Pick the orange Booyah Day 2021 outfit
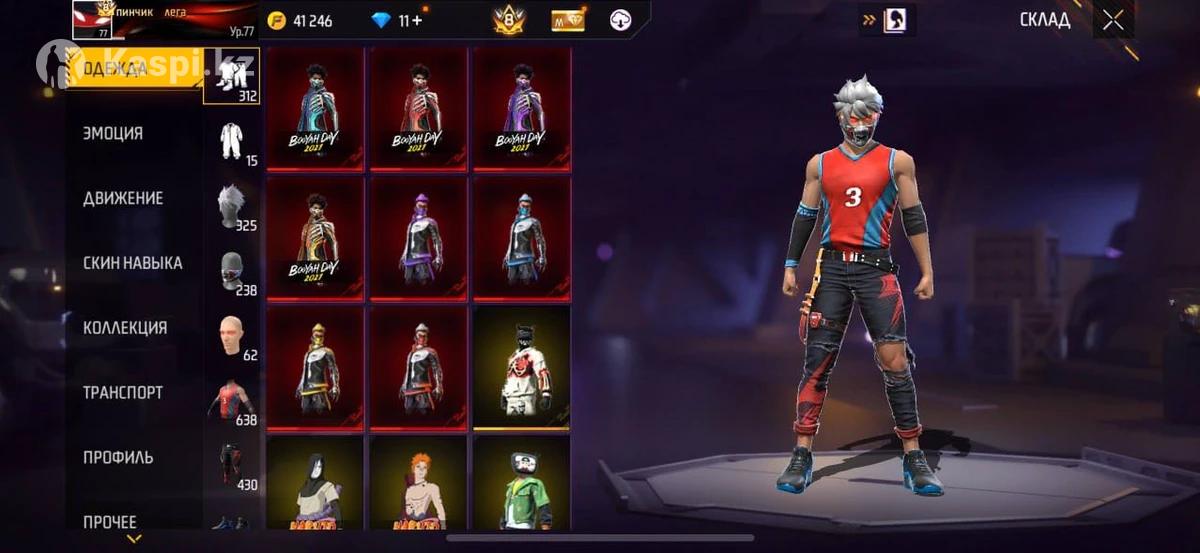 315,238
